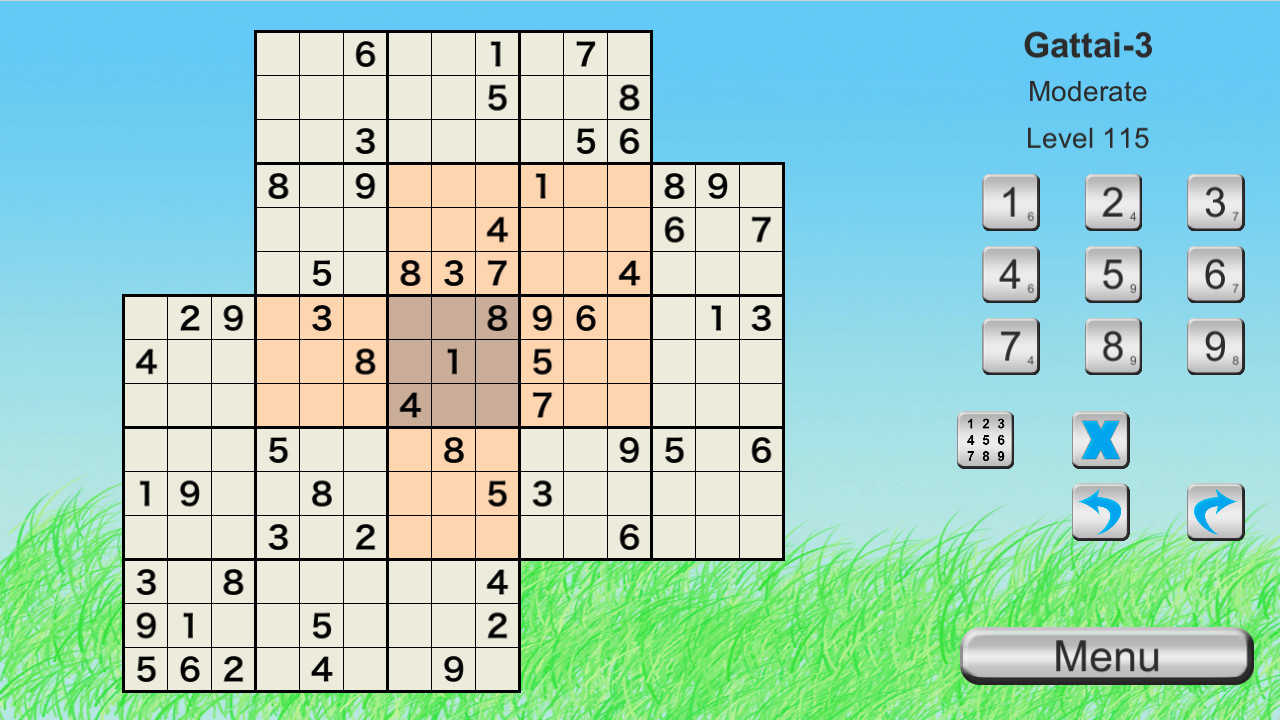
Task: Toggle pencil marks mode with the 123 grid icon
Action: [x=986, y=441]
